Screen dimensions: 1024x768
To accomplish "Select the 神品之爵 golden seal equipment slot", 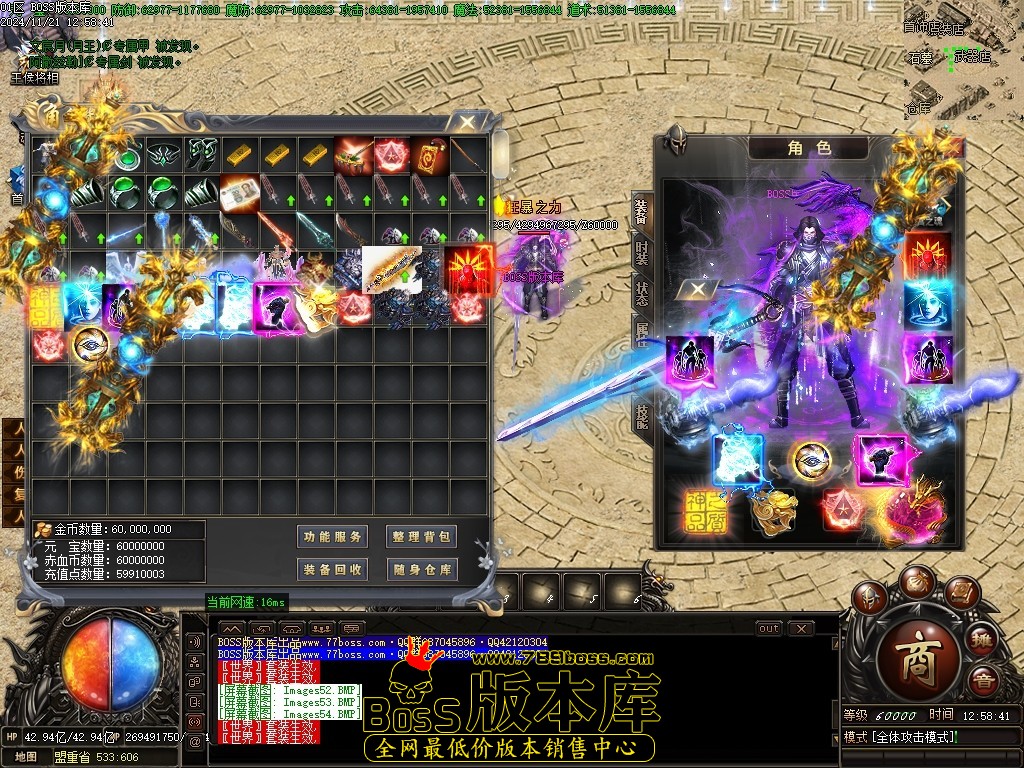I will [707, 511].
